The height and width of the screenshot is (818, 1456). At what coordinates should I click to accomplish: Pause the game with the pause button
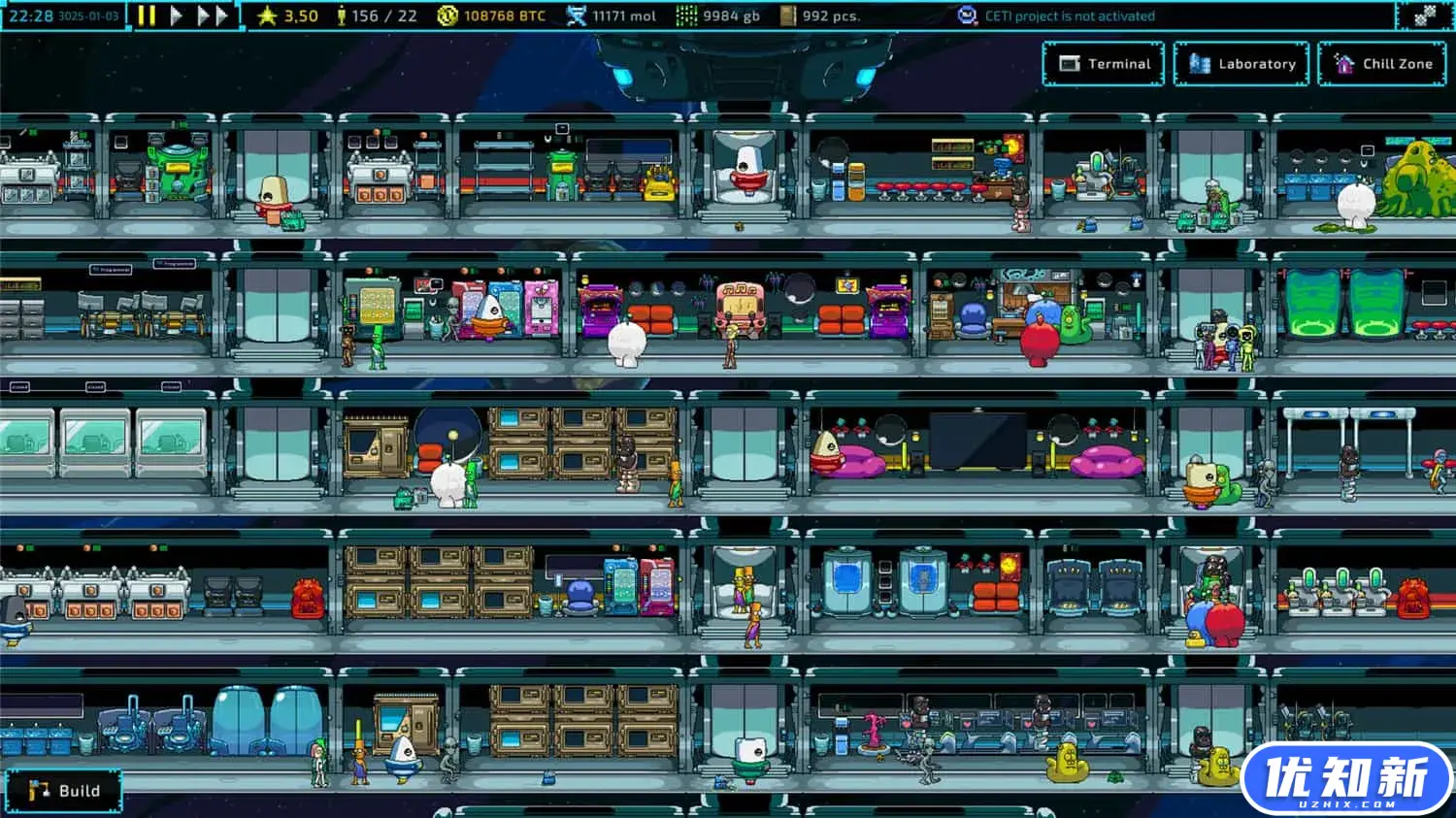coord(147,16)
